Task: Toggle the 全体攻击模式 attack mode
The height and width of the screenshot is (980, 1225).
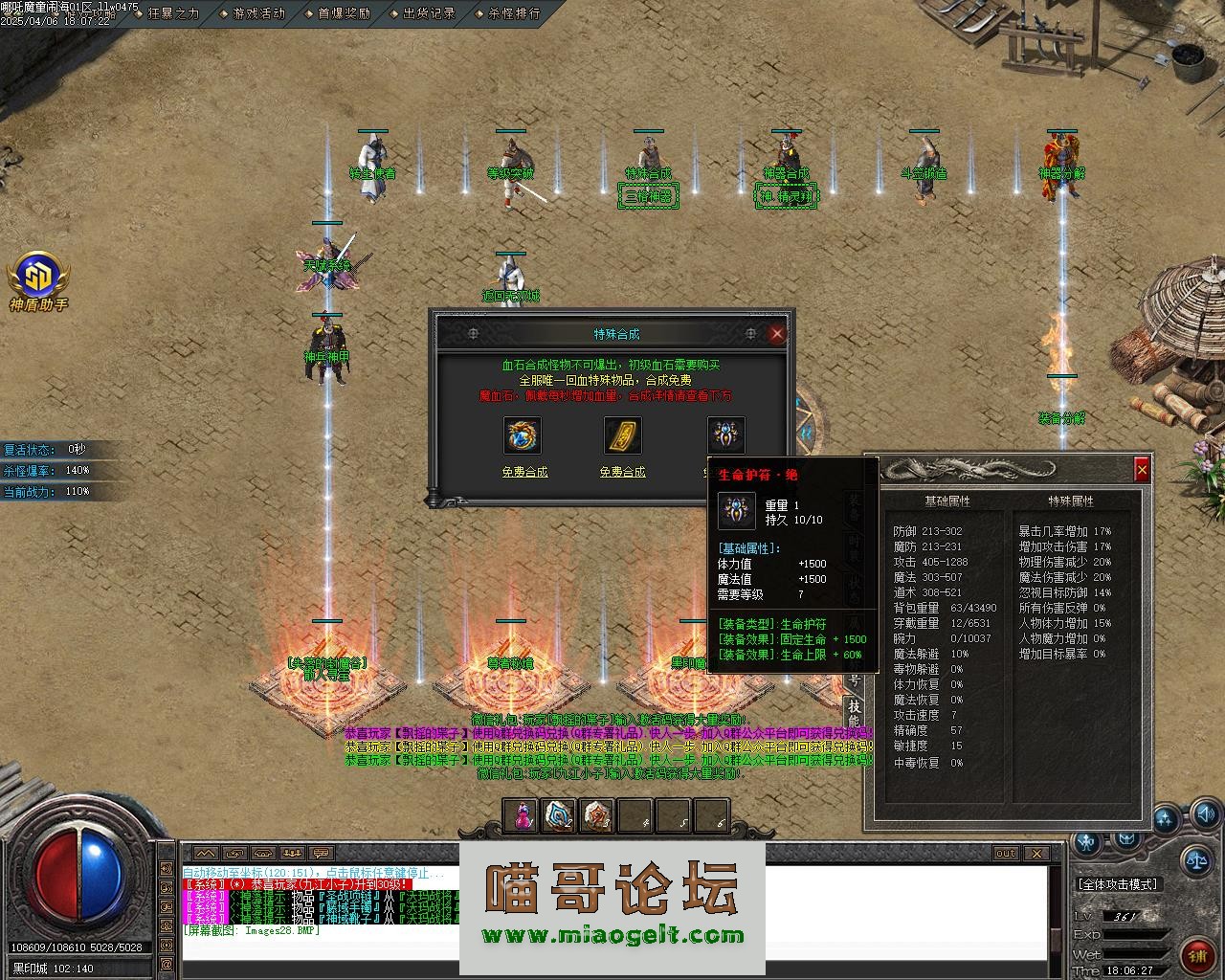Action: click(x=1119, y=884)
